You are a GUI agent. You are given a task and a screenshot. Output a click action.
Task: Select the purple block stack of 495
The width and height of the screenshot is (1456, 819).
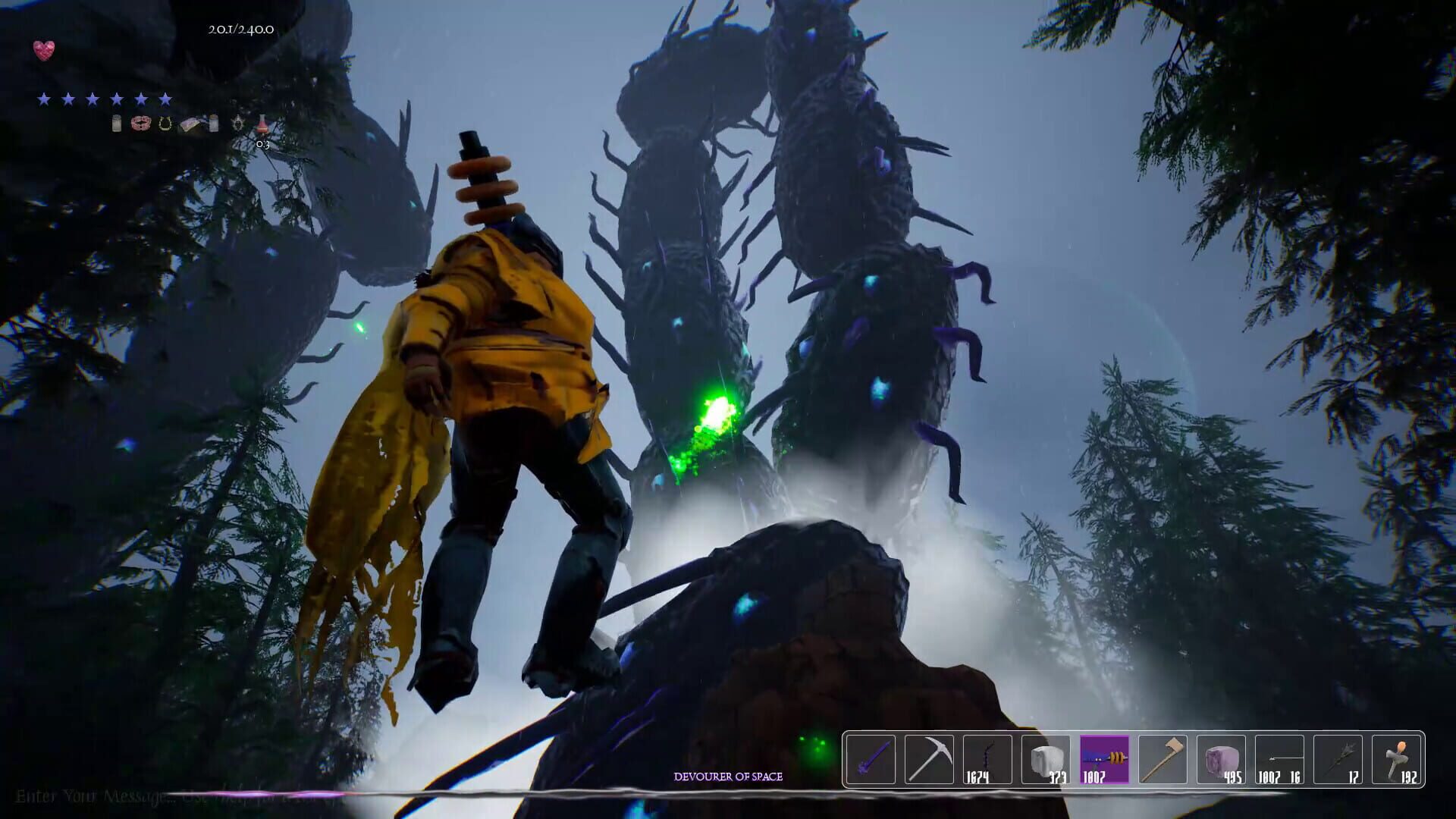(1221, 759)
